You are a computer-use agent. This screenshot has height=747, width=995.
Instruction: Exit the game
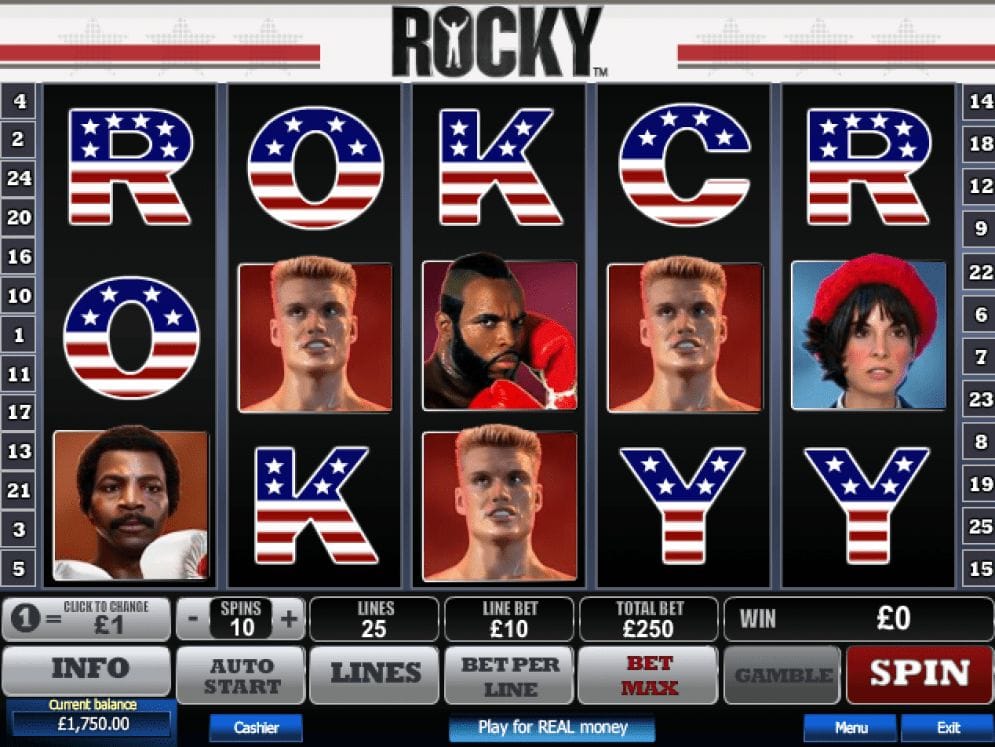(x=948, y=727)
